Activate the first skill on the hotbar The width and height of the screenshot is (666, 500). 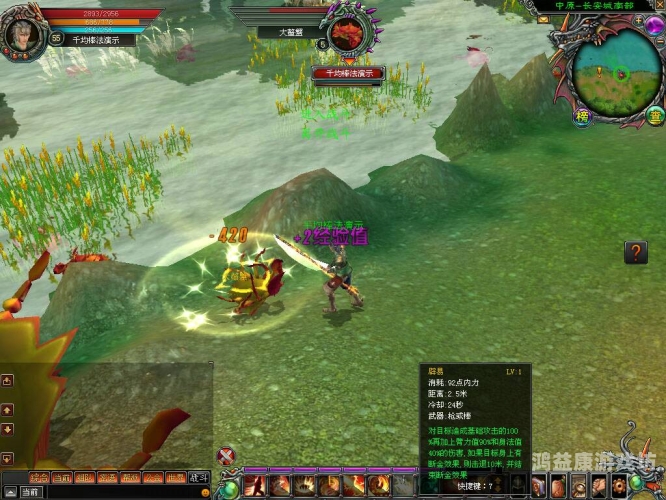257,485
